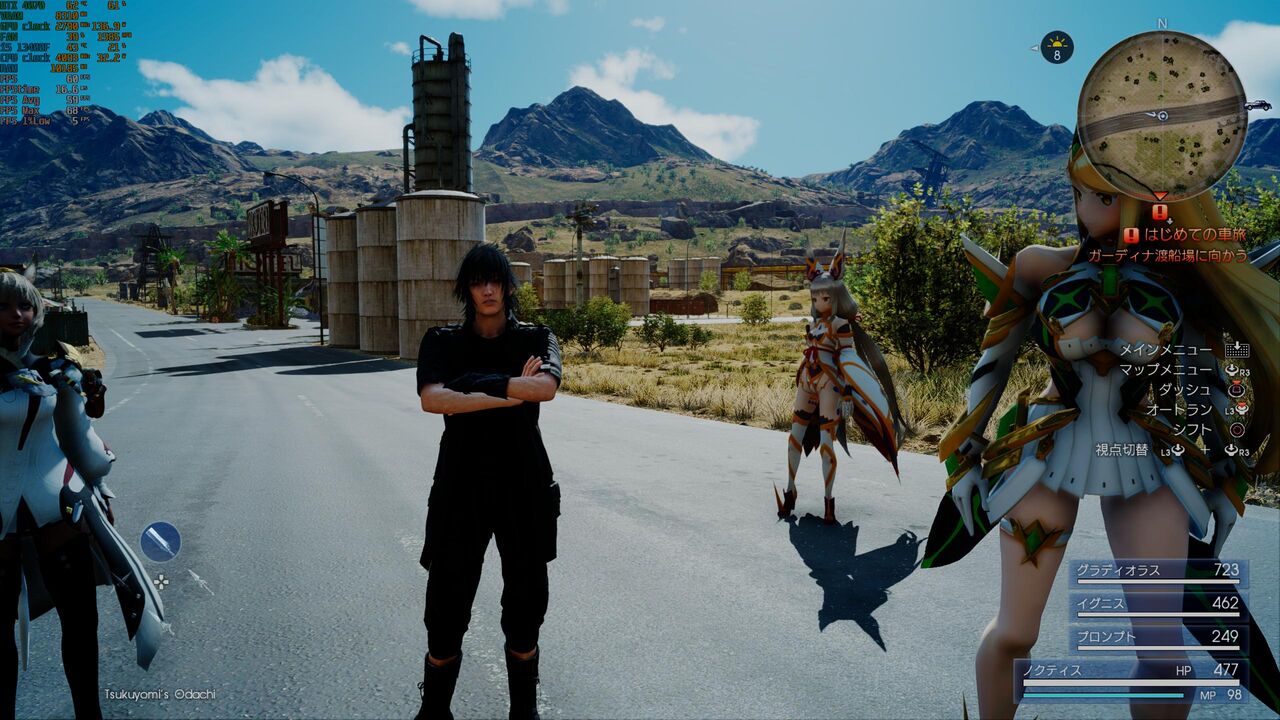The width and height of the screenshot is (1280, 720).
Task: Select the quest title はじめての車旅
Action: coord(1196,235)
